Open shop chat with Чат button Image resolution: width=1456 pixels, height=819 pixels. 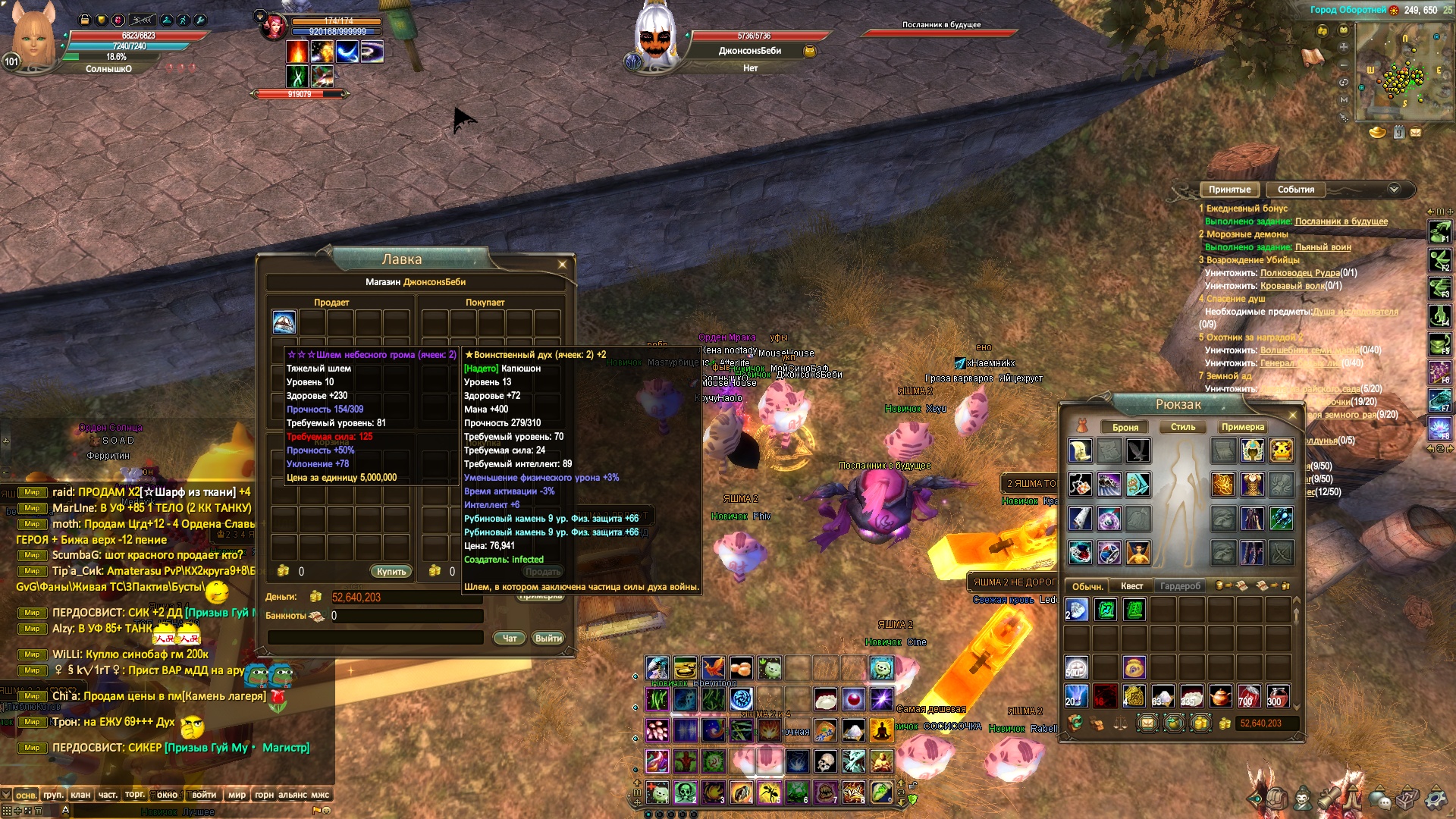(510, 639)
